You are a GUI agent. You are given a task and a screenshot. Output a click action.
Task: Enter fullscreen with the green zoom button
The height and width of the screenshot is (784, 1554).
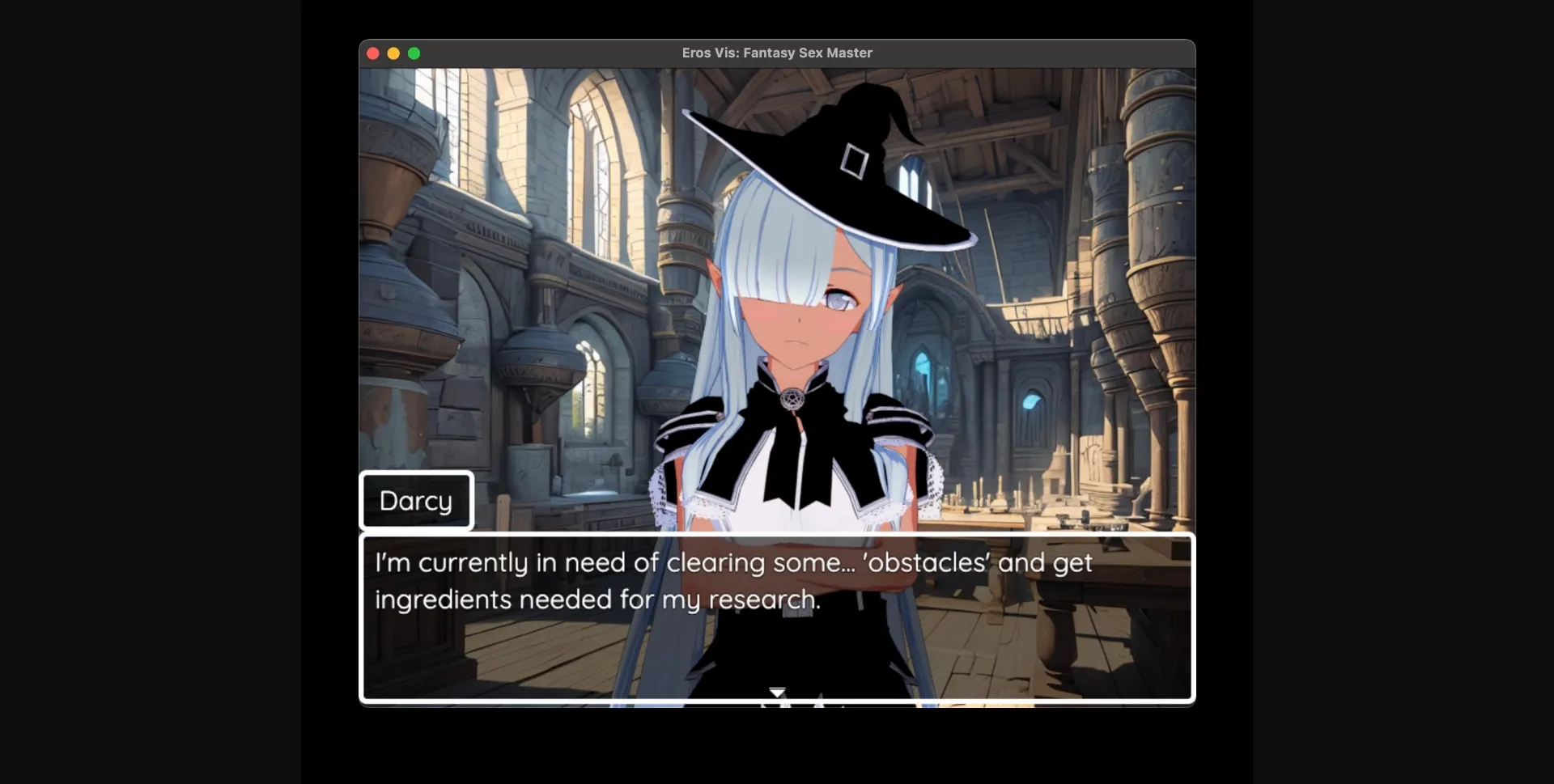(x=414, y=53)
